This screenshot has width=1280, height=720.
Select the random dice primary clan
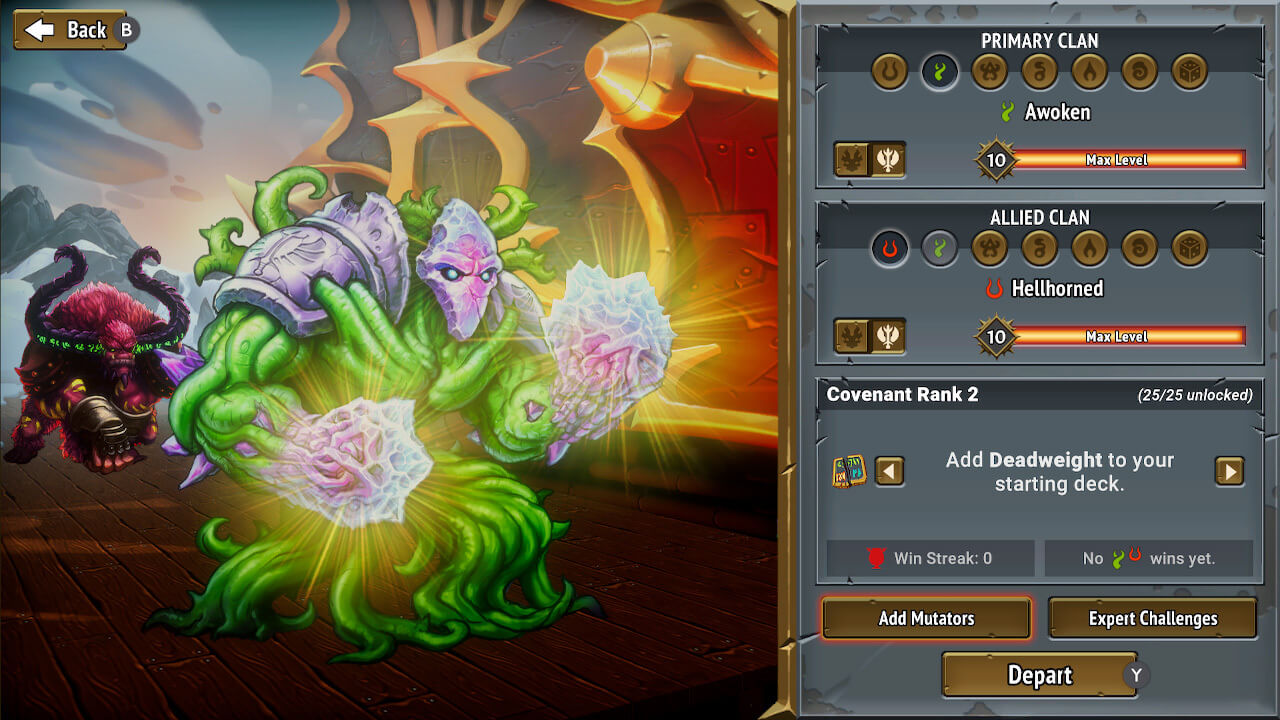pyautogui.click(x=1189, y=71)
